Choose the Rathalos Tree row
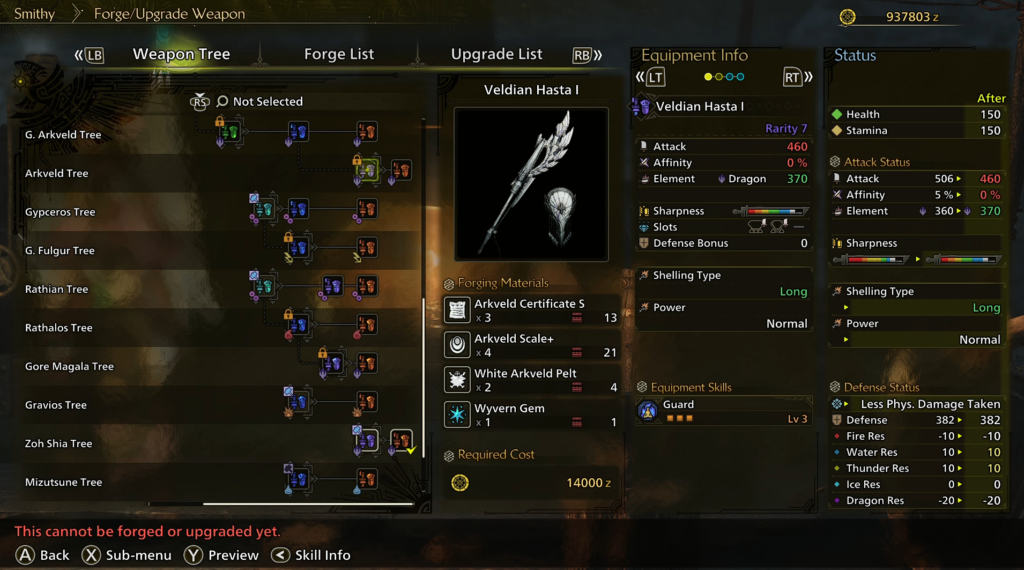Screen dimensions: 1024x570 tap(59, 328)
